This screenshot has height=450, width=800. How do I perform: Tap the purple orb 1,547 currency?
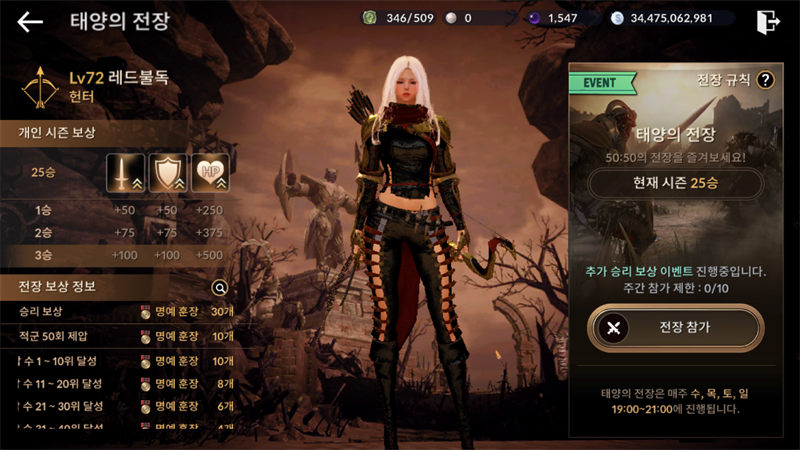[x=558, y=18]
